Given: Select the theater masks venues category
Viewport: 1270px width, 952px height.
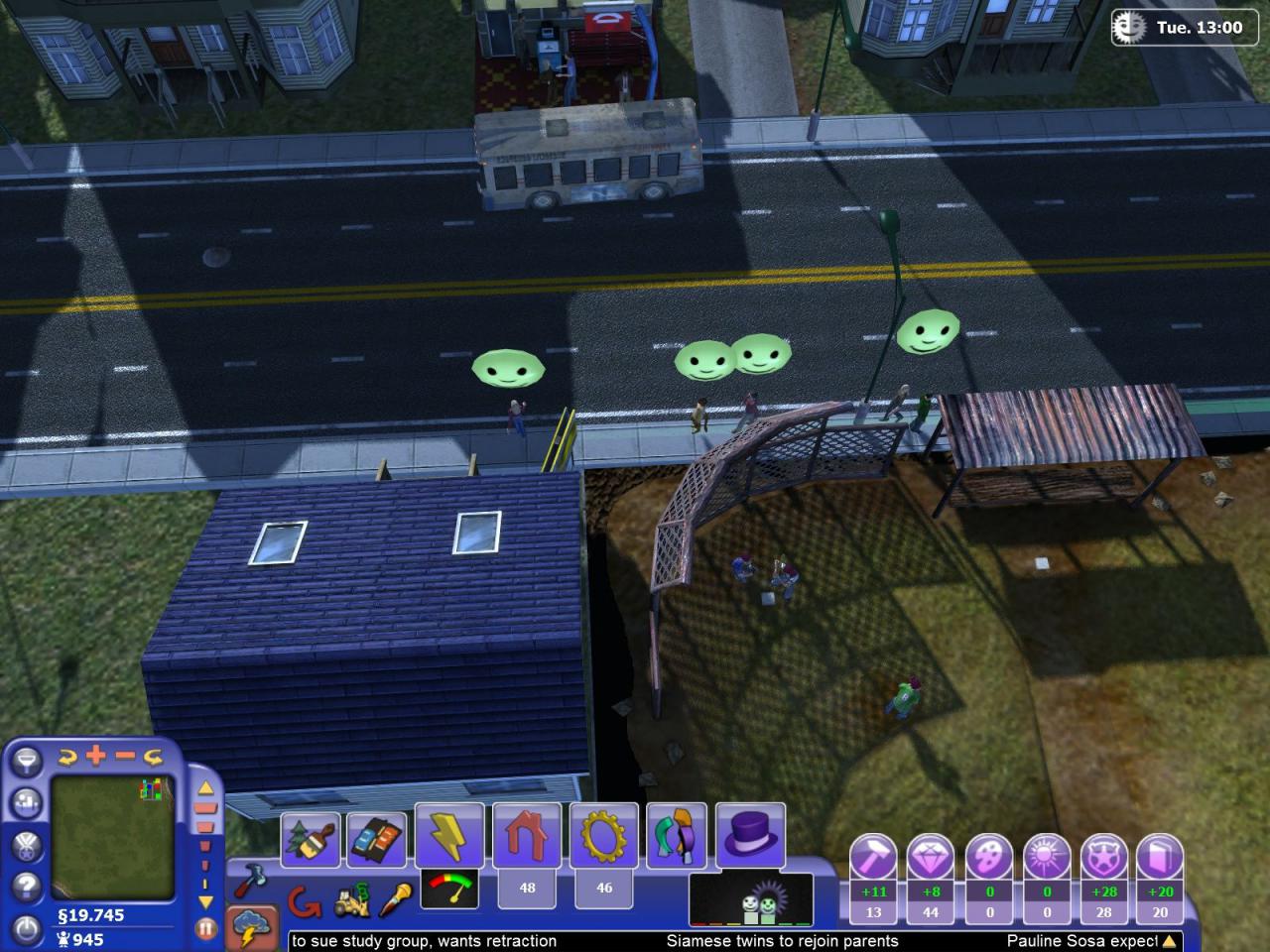Looking at the screenshot, I should tap(677, 838).
